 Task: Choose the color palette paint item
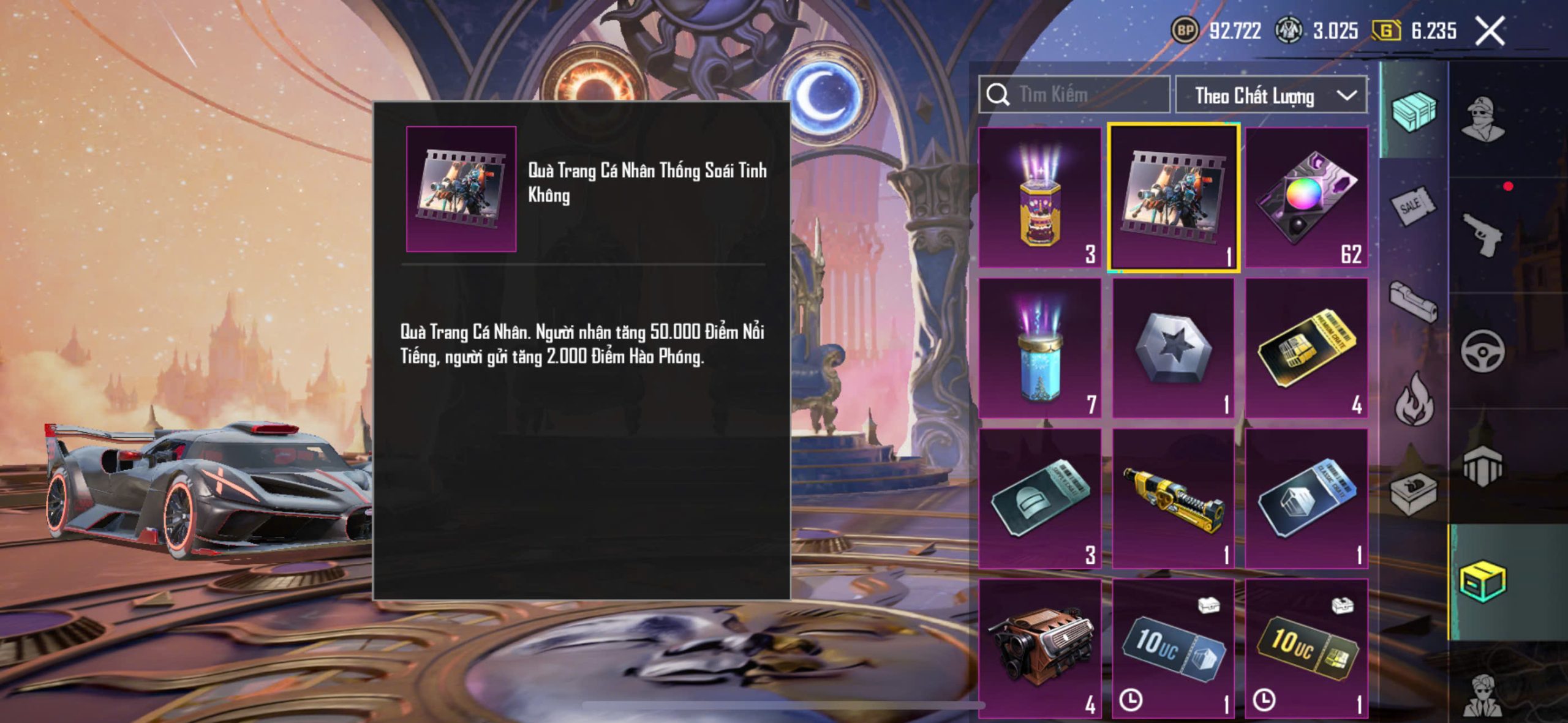tap(1306, 198)
